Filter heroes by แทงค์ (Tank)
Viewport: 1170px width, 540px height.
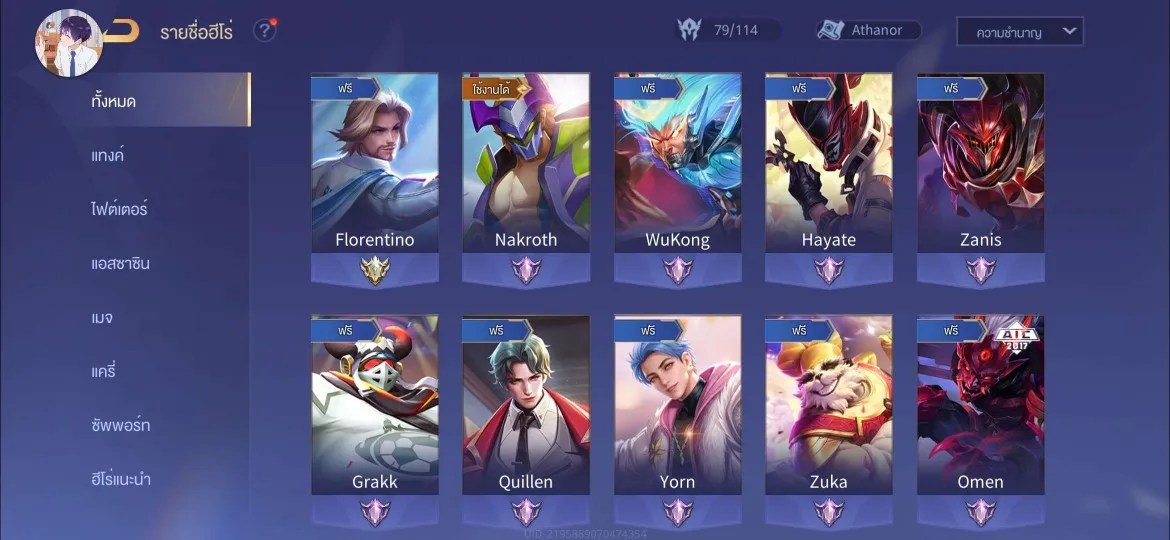pyautogui.click(x=108, y=155)
